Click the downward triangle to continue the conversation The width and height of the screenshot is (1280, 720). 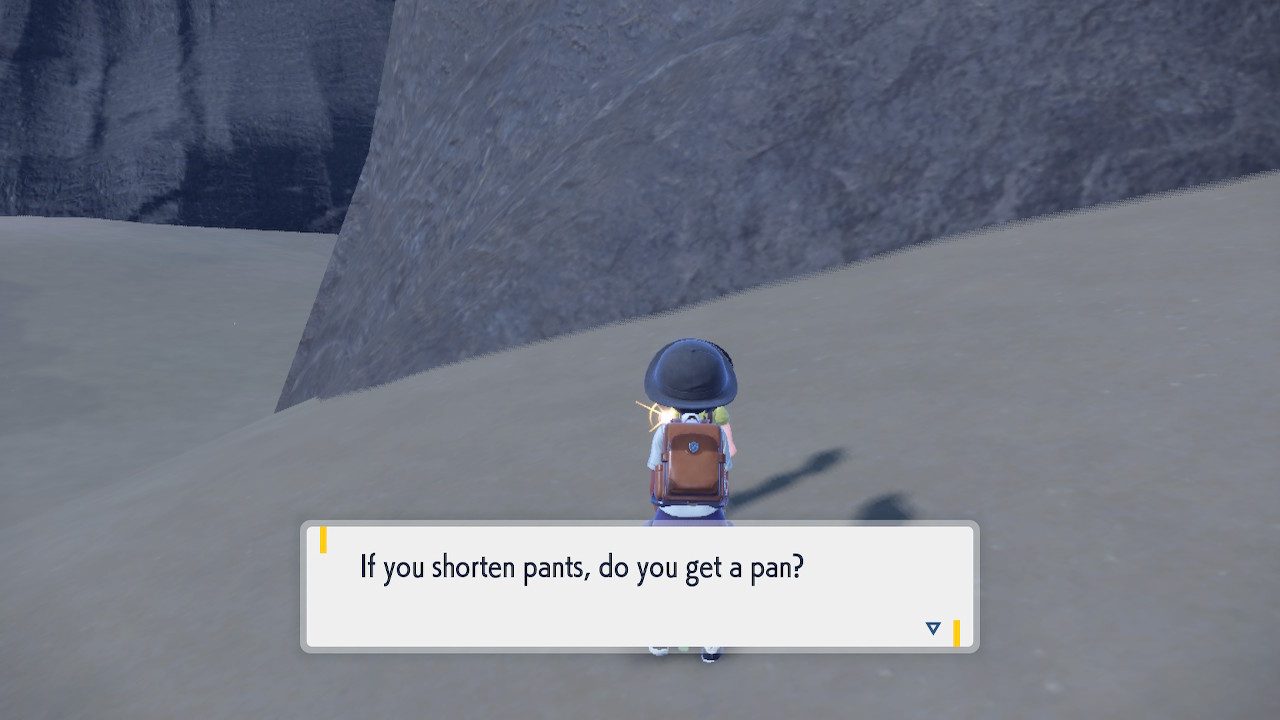point(932,628)
